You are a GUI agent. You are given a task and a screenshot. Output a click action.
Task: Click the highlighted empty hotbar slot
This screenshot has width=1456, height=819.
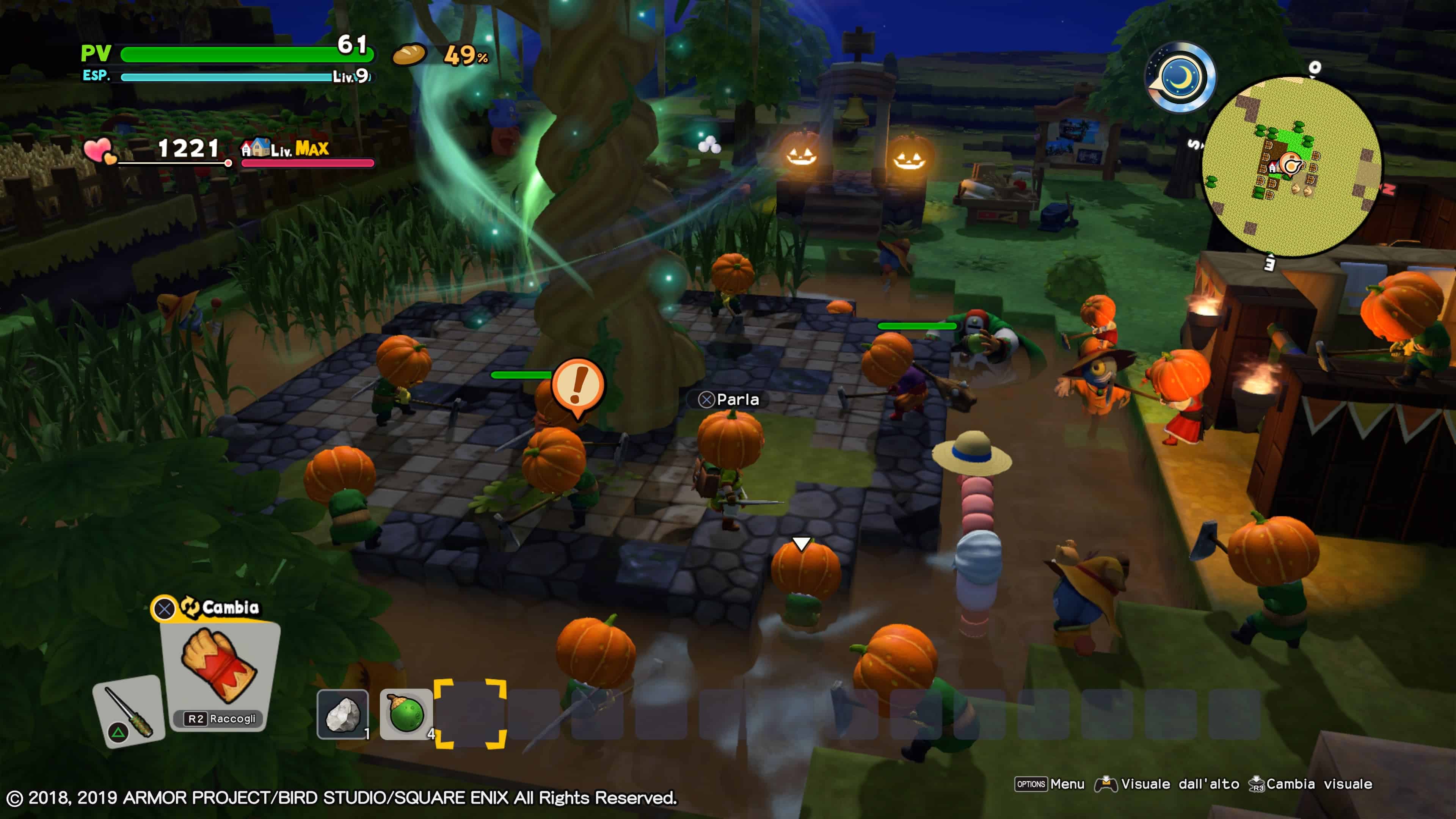[x=470, y=714]
